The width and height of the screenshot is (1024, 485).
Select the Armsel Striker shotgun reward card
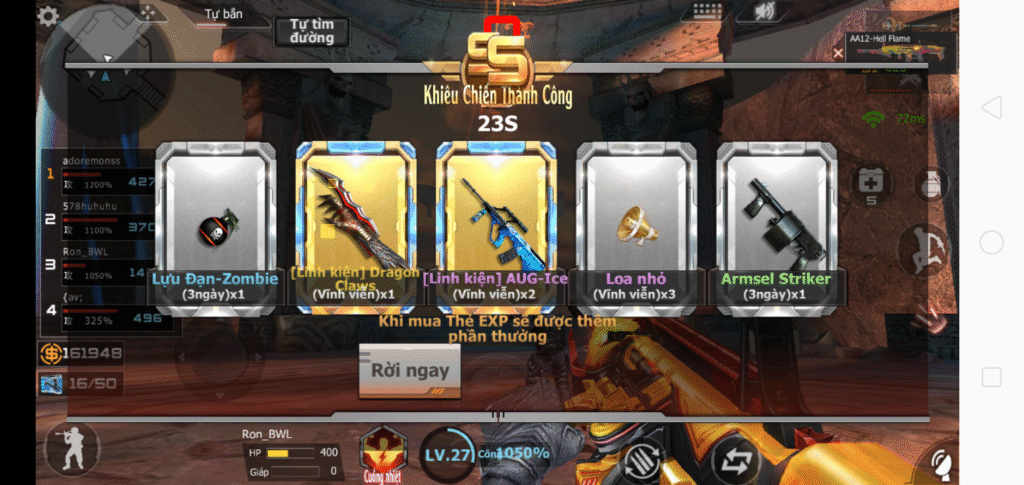(x=777, y=226)
